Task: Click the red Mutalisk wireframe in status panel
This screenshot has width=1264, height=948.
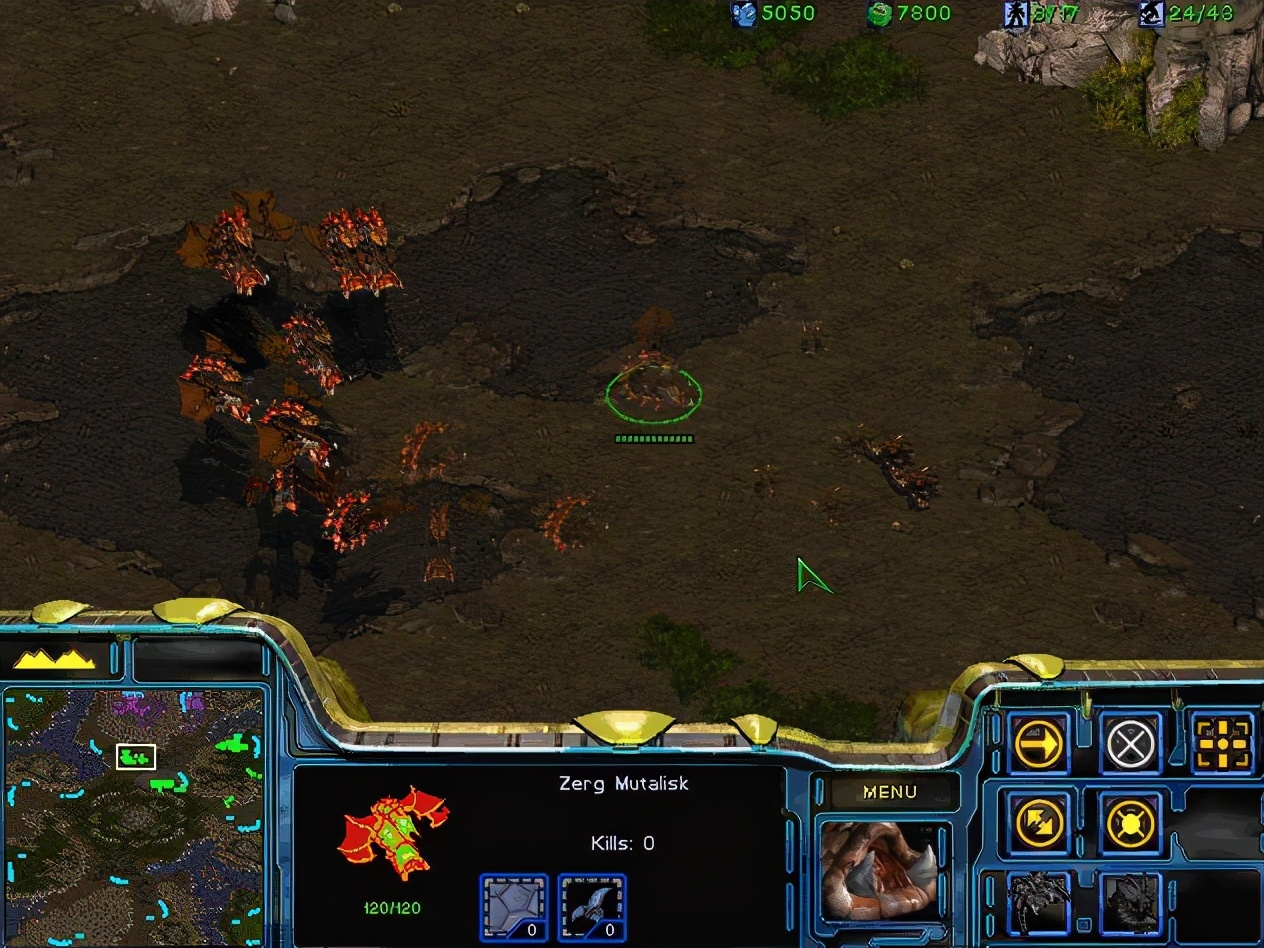Action: (393, 833)
